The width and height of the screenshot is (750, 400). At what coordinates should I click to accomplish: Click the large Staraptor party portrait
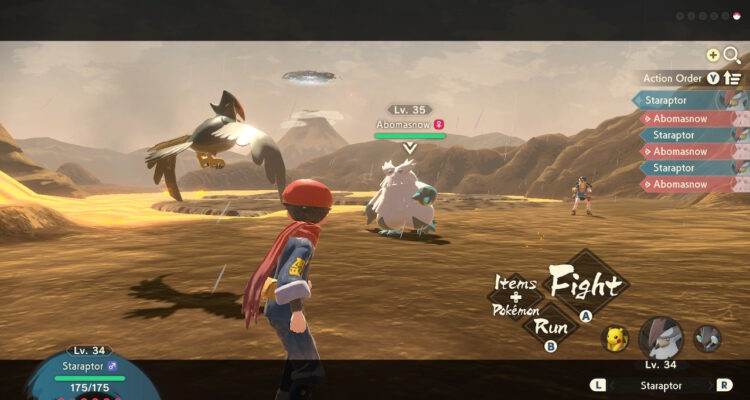point(660,338)
